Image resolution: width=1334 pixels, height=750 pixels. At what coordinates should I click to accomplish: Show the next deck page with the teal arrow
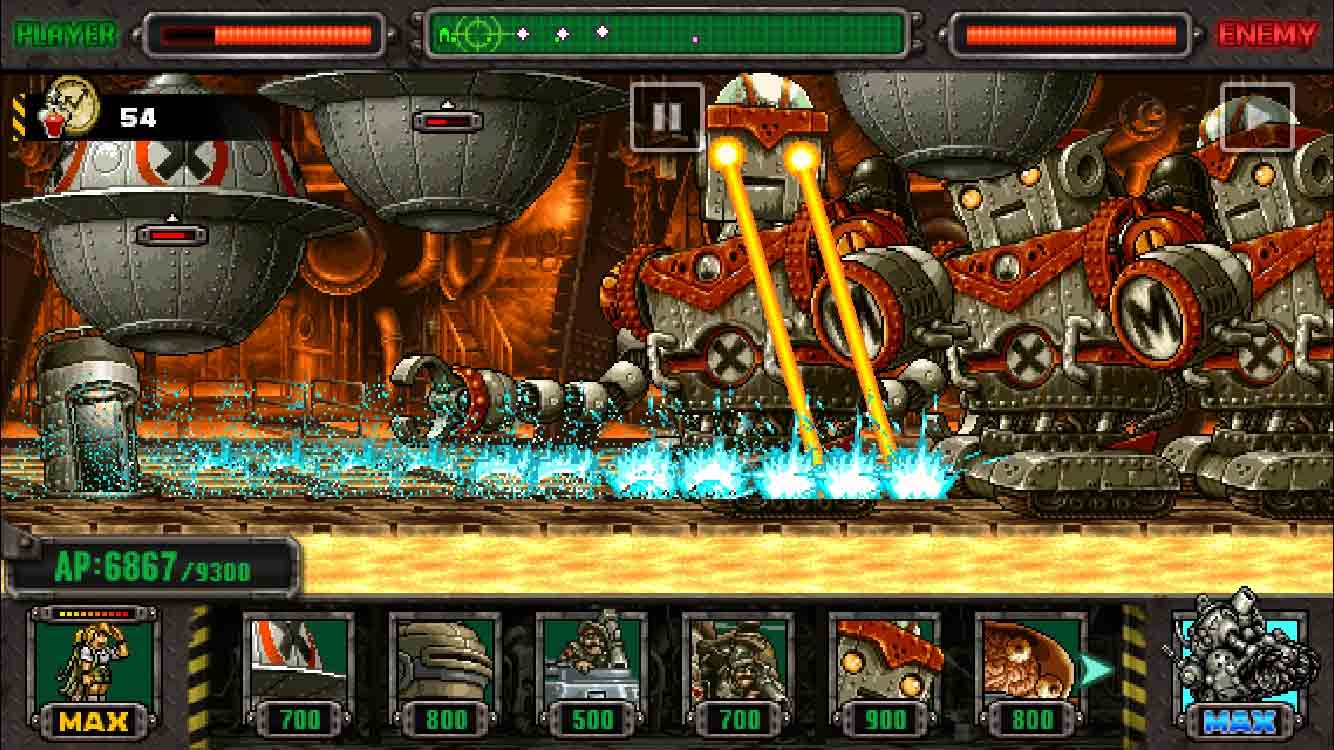(1097, 670)
